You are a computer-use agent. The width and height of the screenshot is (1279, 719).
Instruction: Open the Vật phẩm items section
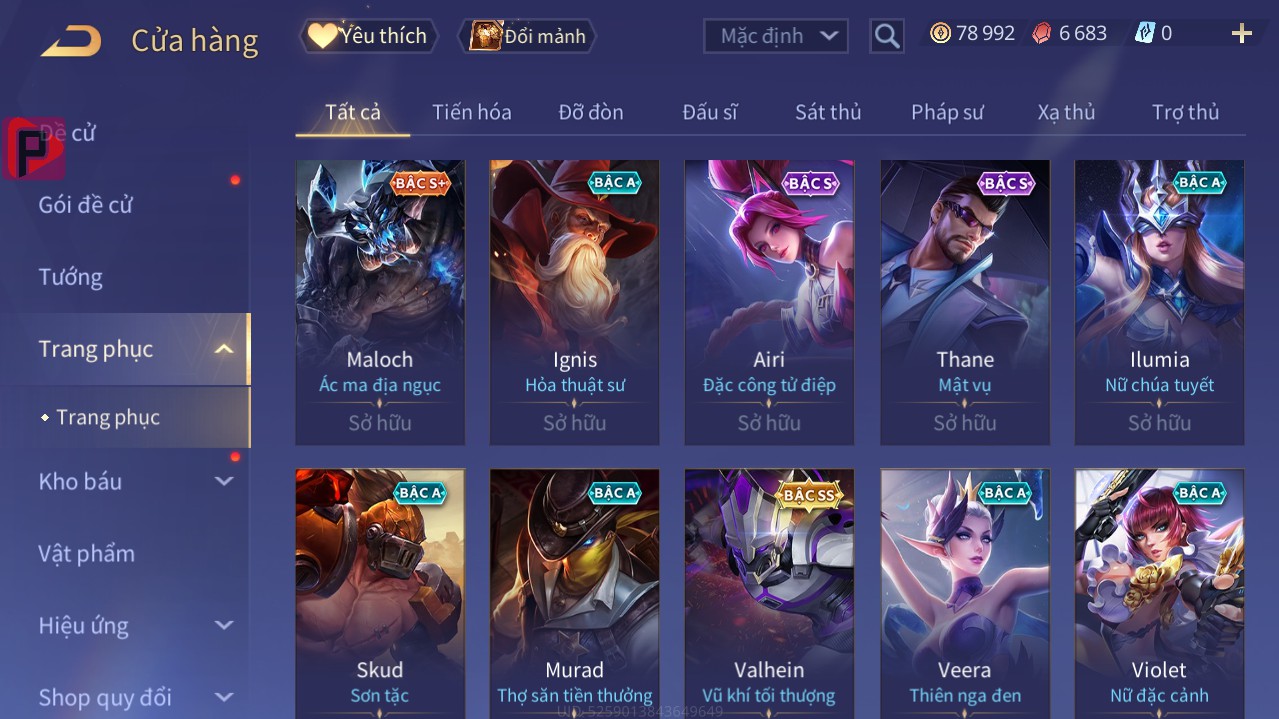point(86,553)
